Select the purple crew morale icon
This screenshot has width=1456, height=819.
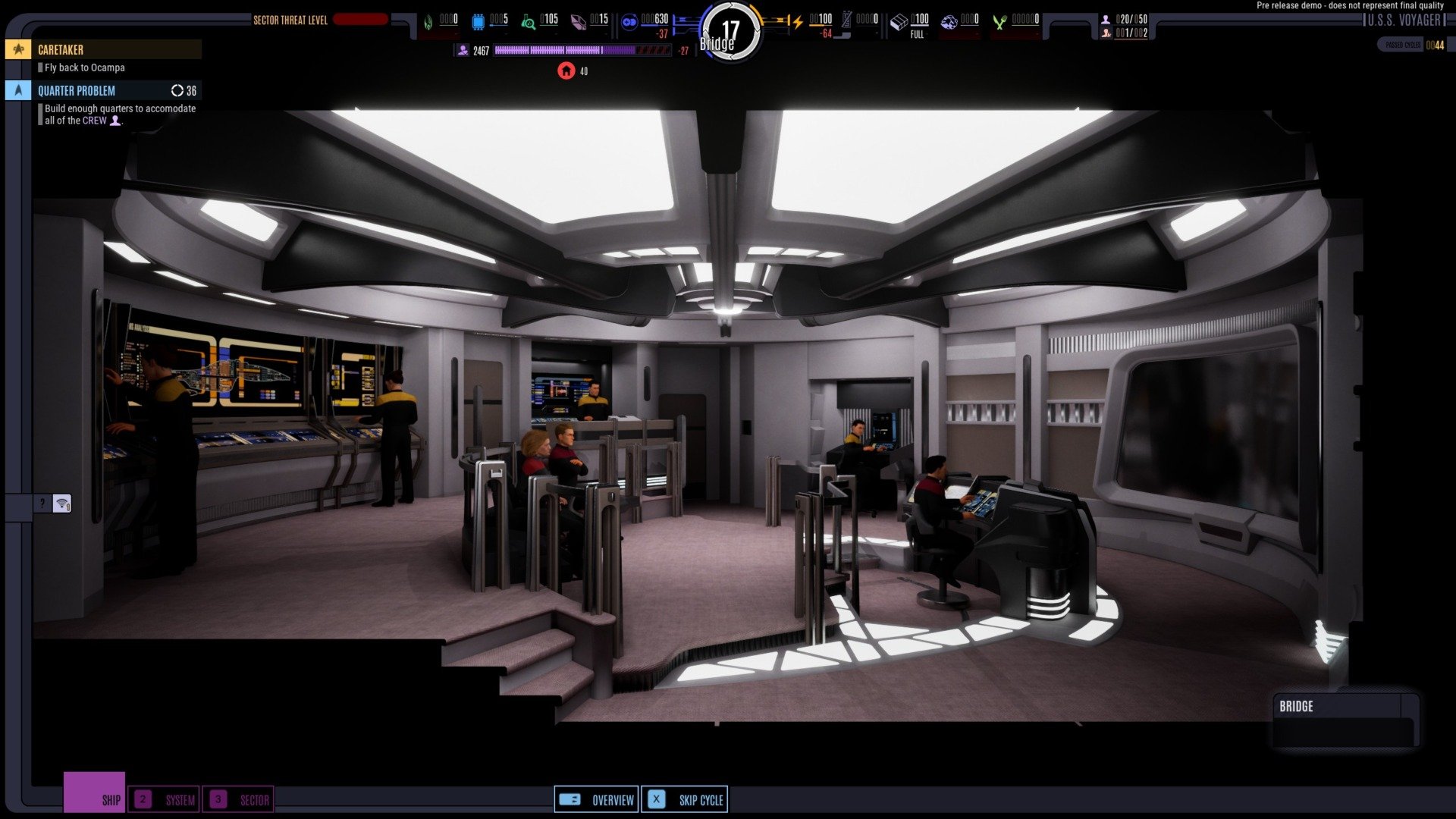pos(463,51)
